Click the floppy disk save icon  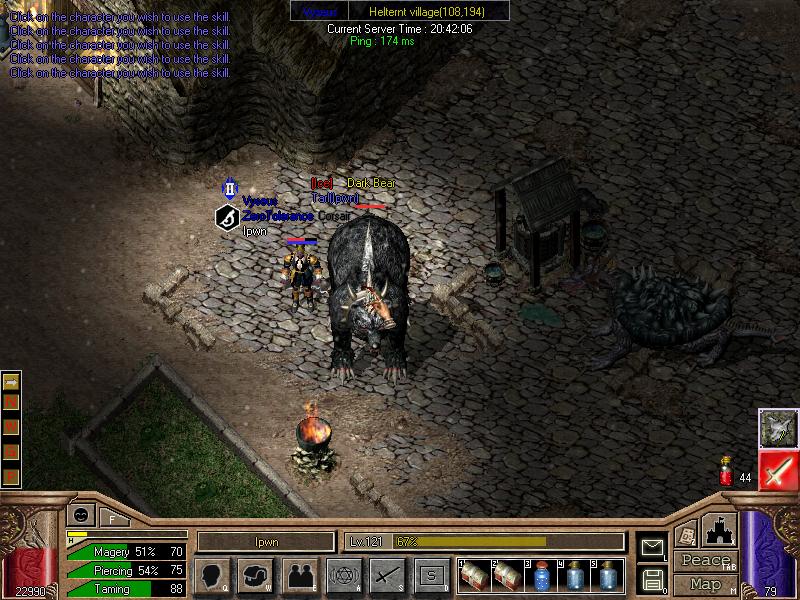[652, 579]
